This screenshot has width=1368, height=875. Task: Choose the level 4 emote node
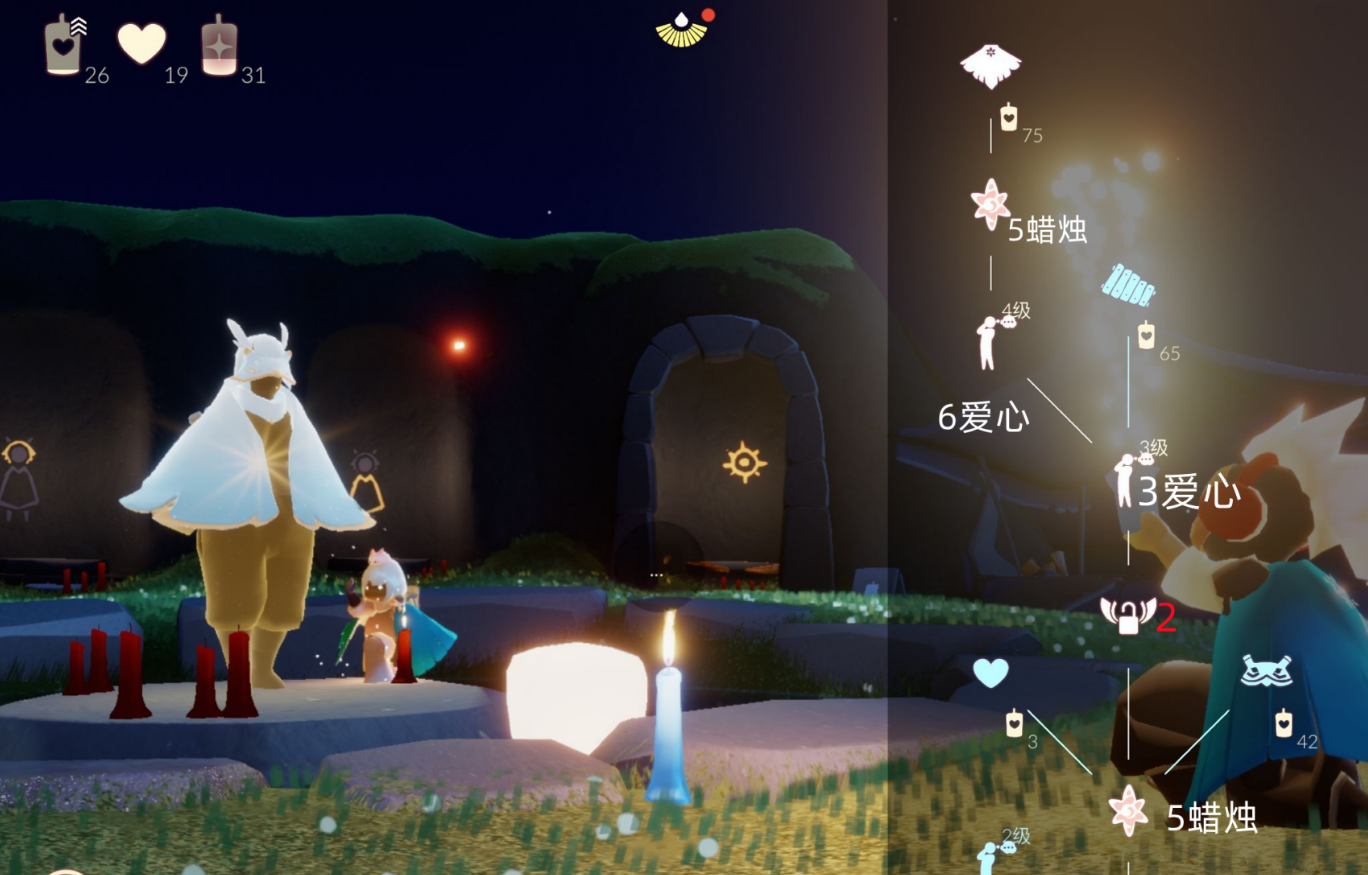point(988,341)
